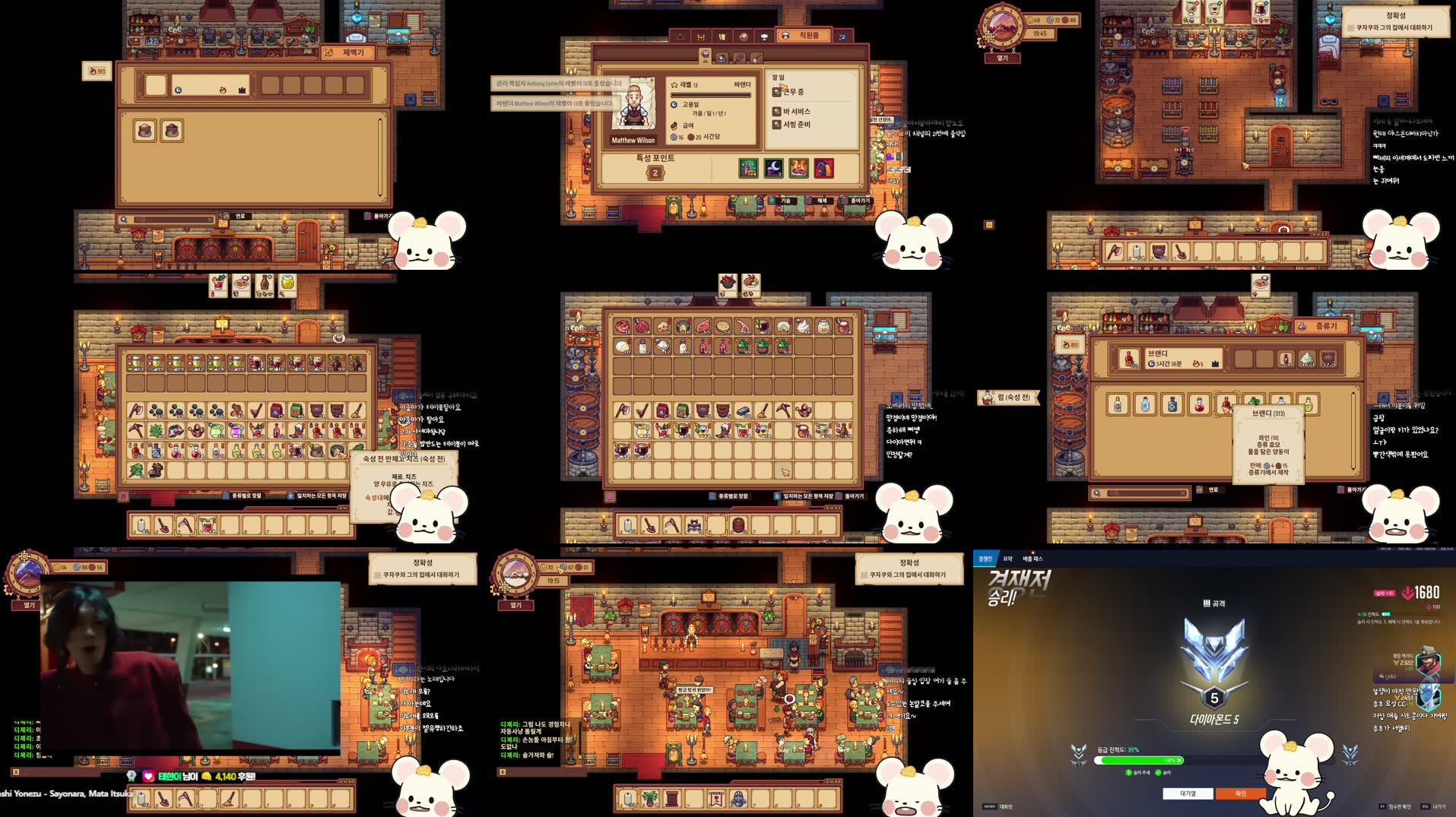
Task: Expand the 열기 drawer under the compass clock
Action: (x=1003, y=58)
